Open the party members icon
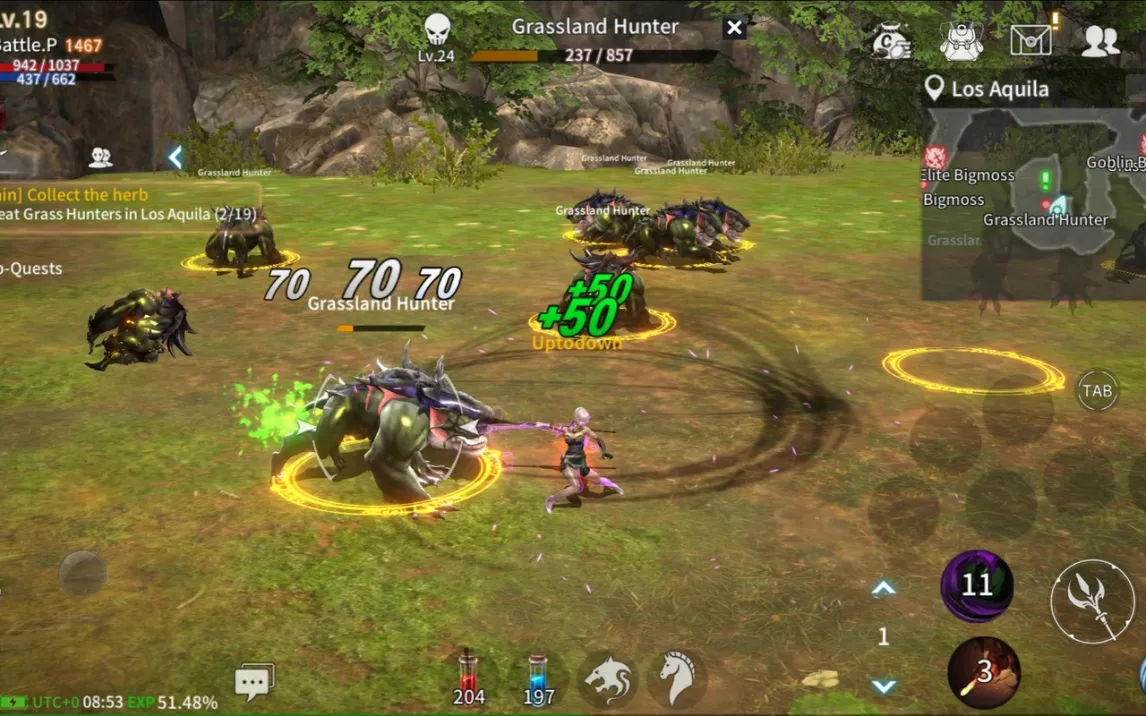Viewport: 1146px width, 716px height. coord(100,157)
